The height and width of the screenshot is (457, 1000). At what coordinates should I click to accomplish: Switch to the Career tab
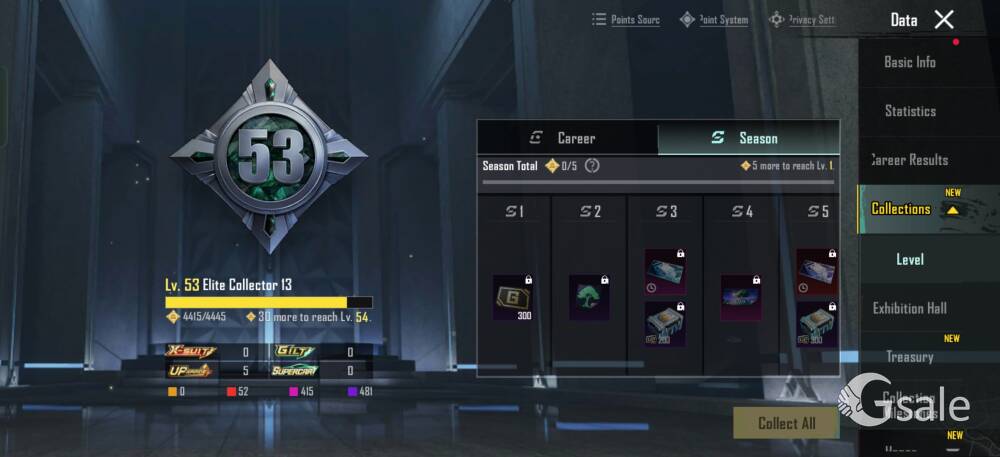(567, 138)
